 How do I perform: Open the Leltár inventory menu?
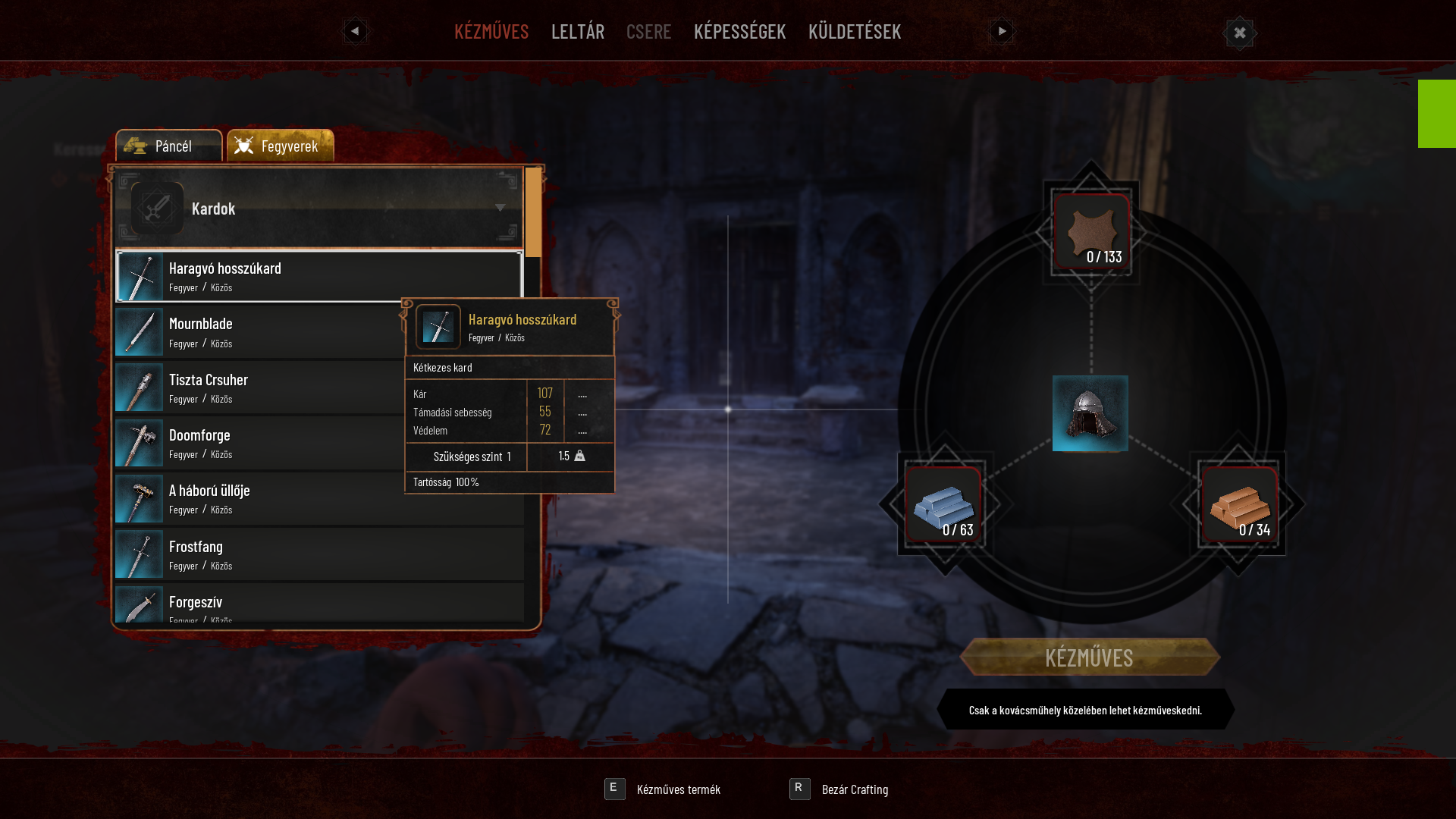point(577,31)
